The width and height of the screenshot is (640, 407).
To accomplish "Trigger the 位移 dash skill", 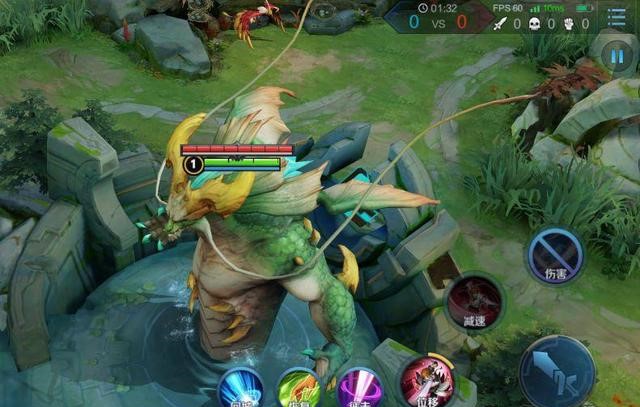I will pos(427,383).
